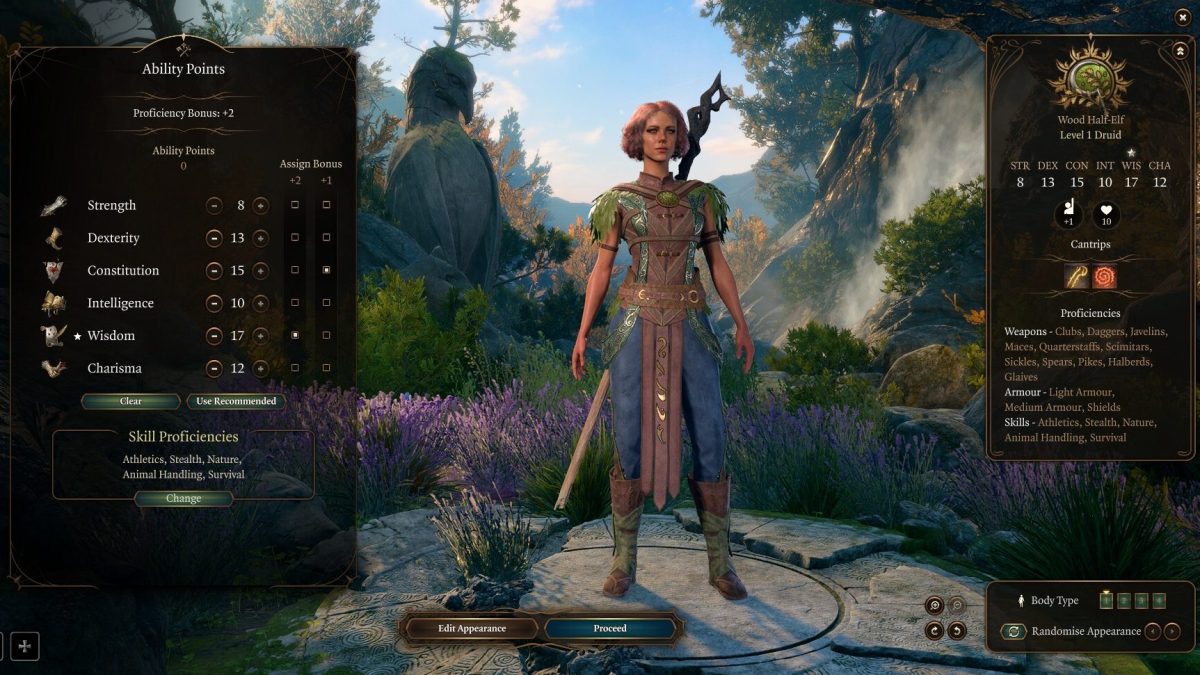Viewport: 1200px width, 675px height.
Task: Assign the +2 bonus to Strength
Action: [295, 206]
